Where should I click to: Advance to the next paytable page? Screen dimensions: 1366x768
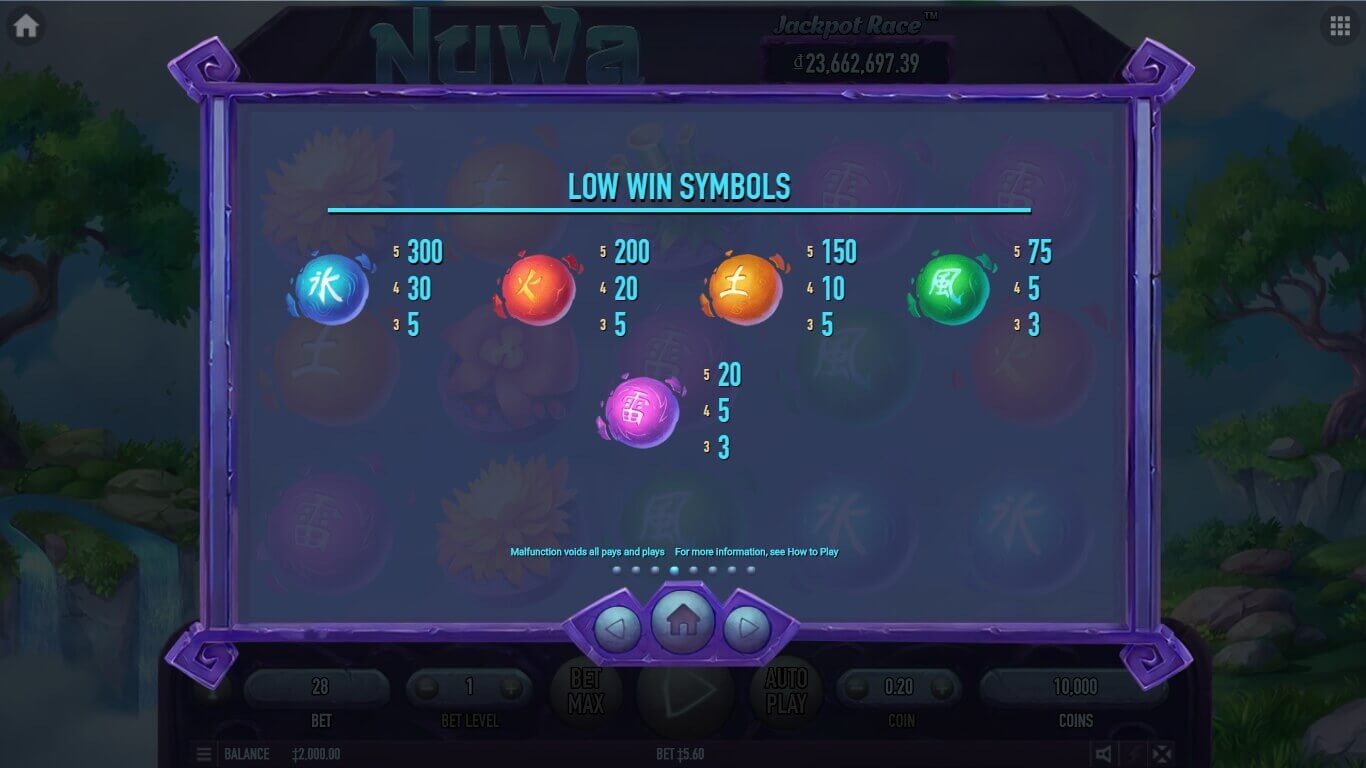pos(747,629)
